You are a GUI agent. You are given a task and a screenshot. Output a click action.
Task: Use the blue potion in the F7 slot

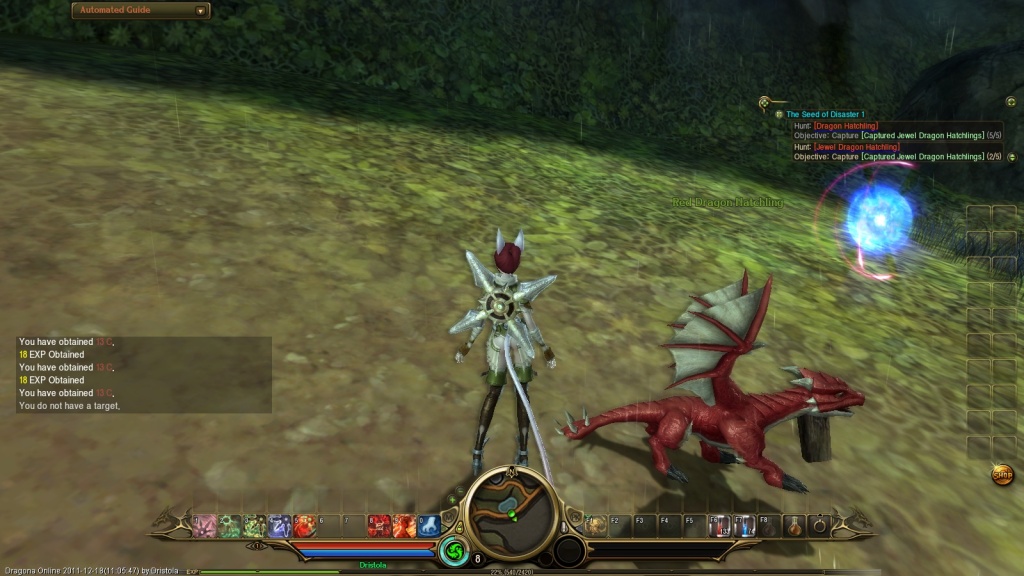[x=744, y=525]
